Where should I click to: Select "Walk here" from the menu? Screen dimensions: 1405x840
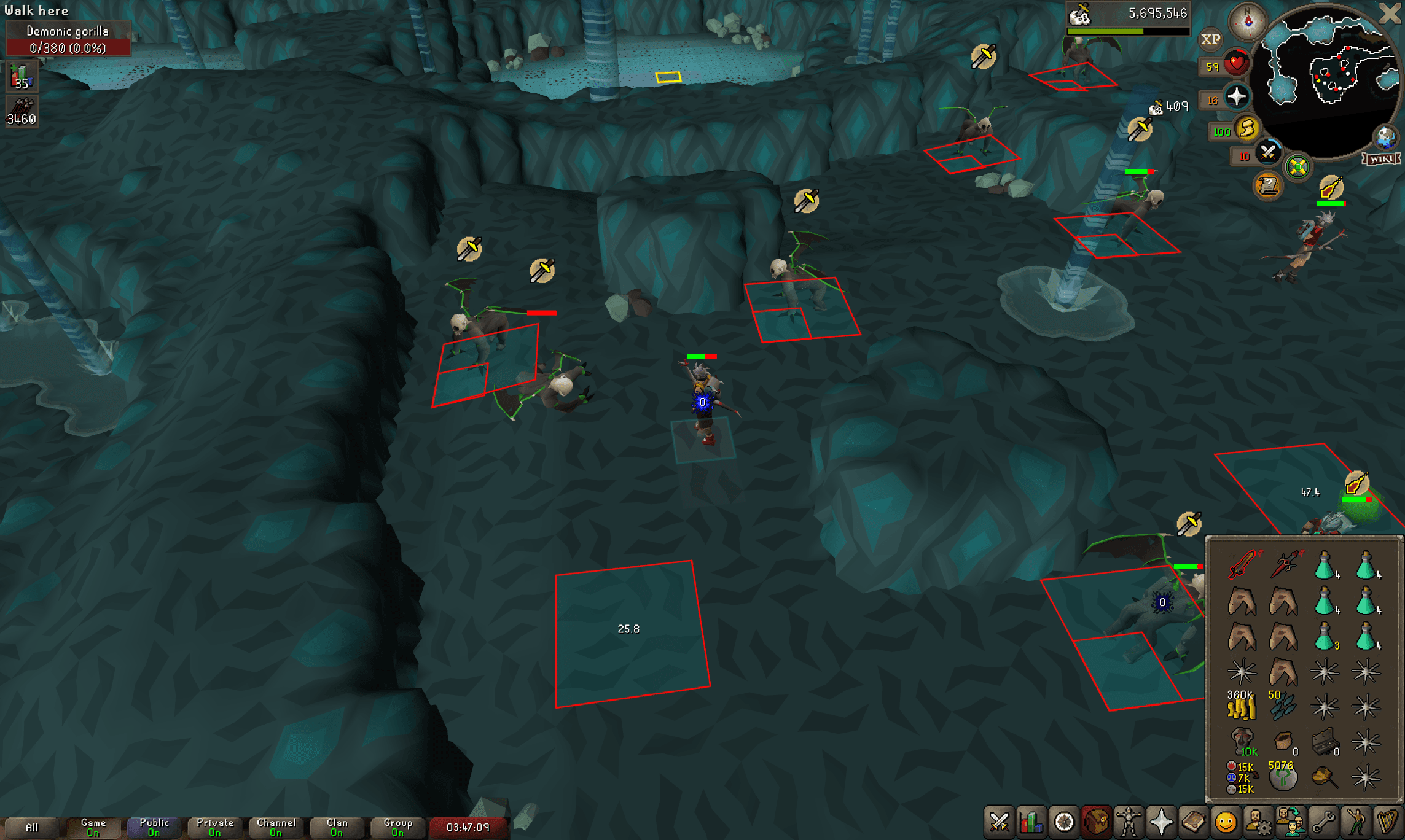[37, 10]
